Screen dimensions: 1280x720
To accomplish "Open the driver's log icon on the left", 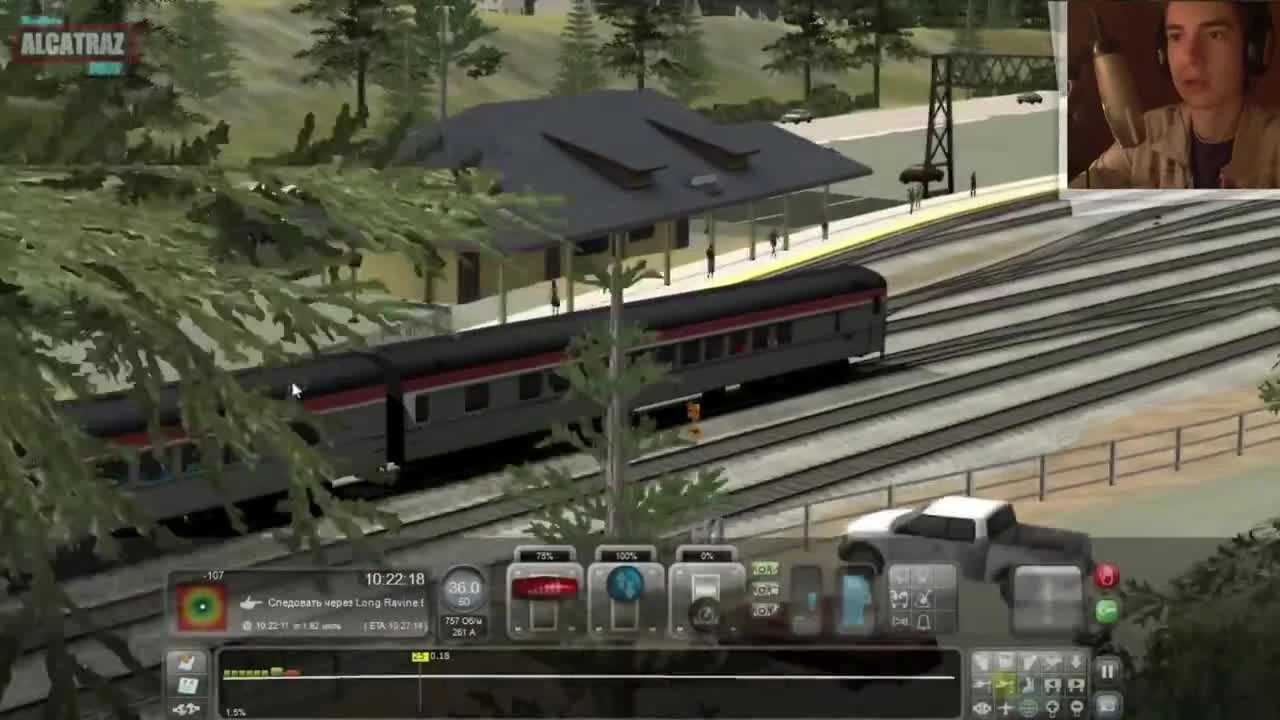I will click(189, 686).
